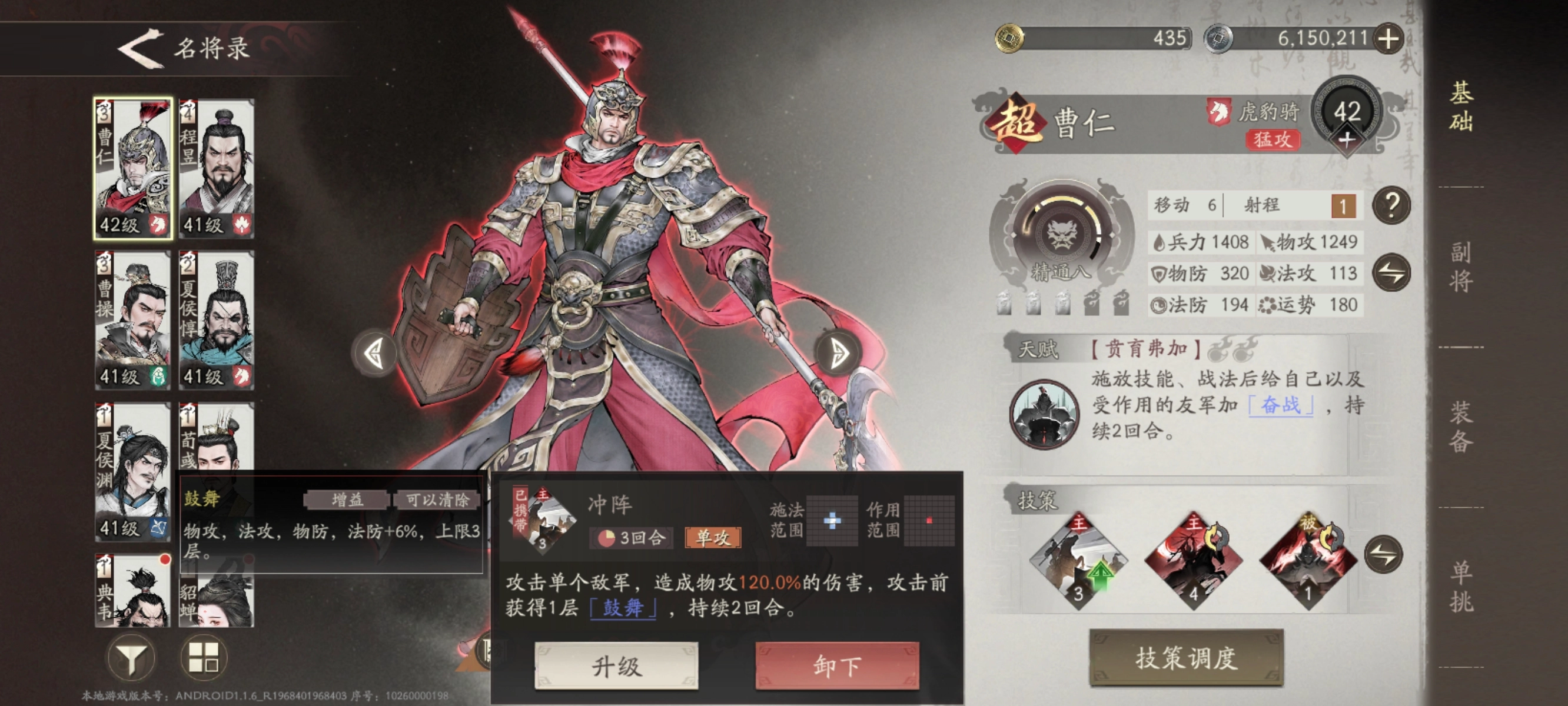Open the question mark help for stats
Image resolution: width=1568 pixels, height=706 pixels.
pos(1391,206)
